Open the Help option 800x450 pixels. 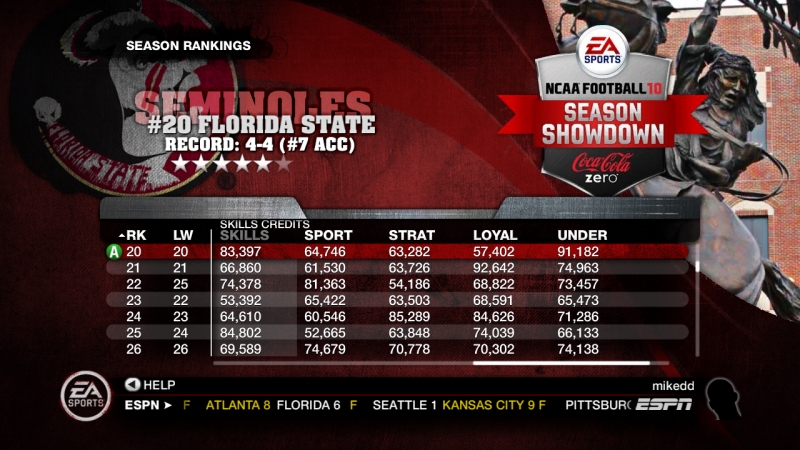coord(152,384)
